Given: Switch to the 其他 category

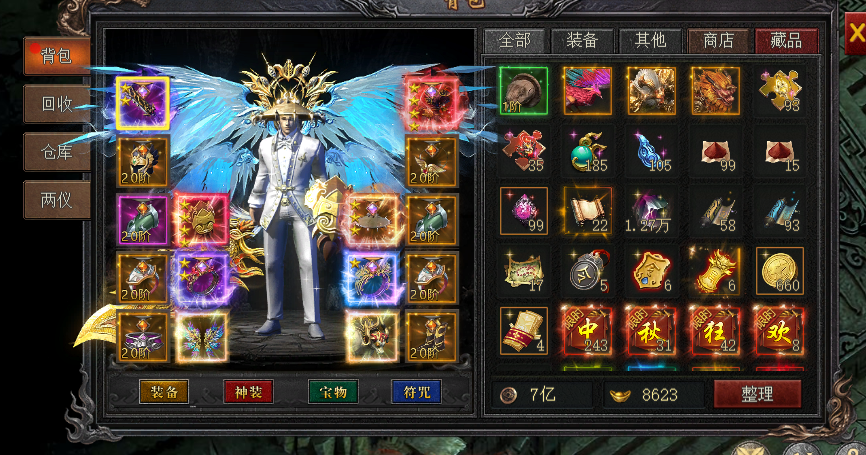Looking at the screenshot, I should pyautogui.click(x=650, y=41).
